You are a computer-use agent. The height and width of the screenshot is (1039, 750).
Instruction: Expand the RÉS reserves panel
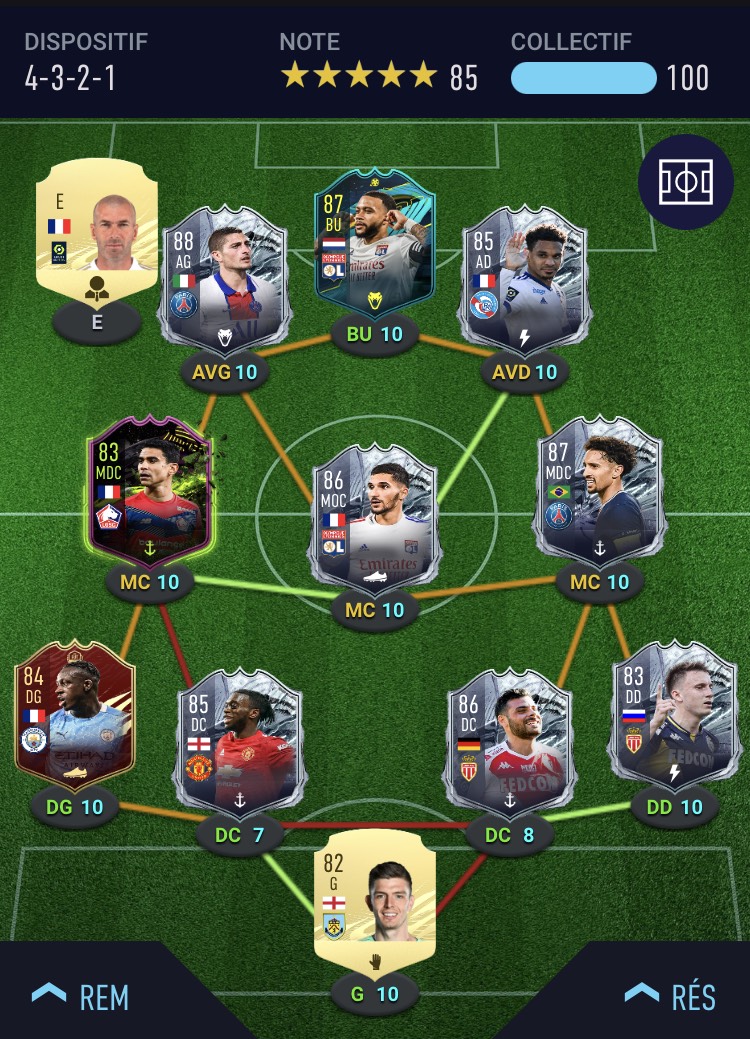point(670,996)
